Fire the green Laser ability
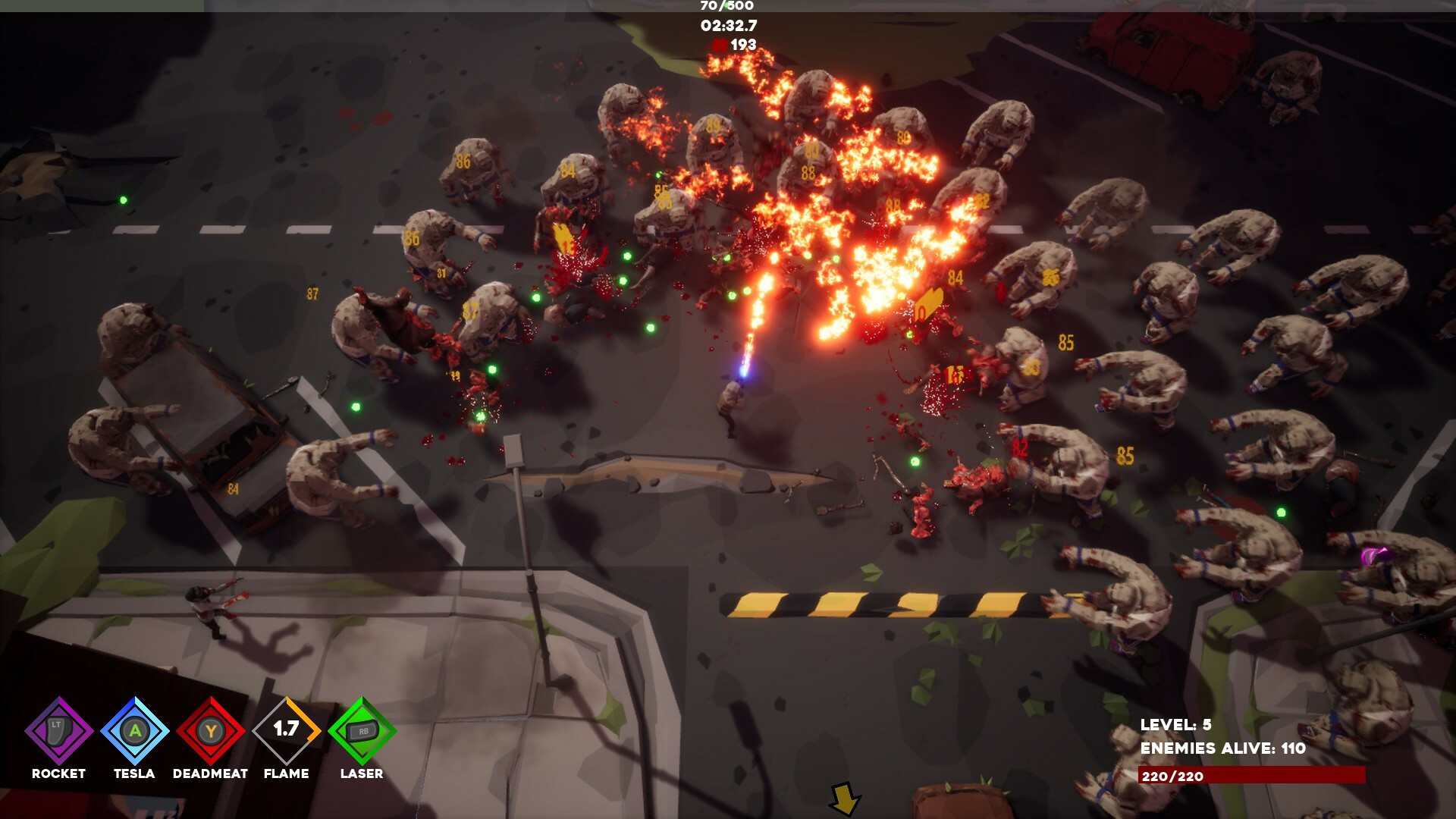The image size is (1456, 819). (362, 731)
